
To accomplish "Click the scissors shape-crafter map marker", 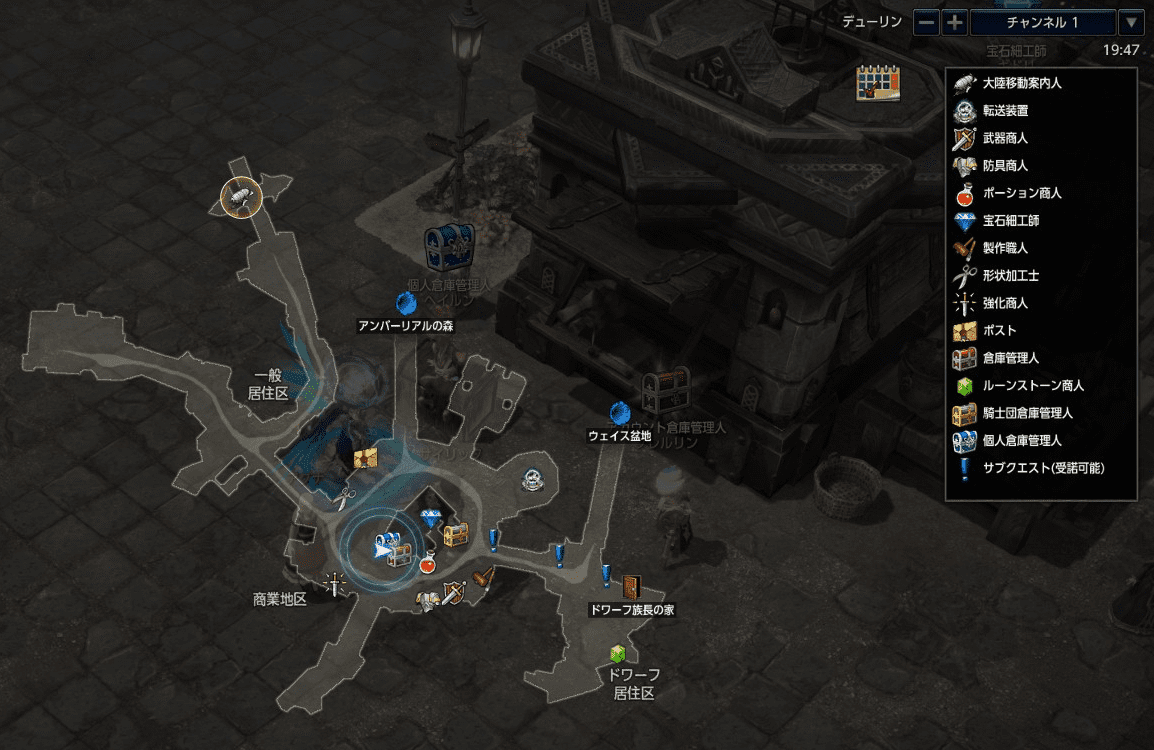I will [347, 494].
